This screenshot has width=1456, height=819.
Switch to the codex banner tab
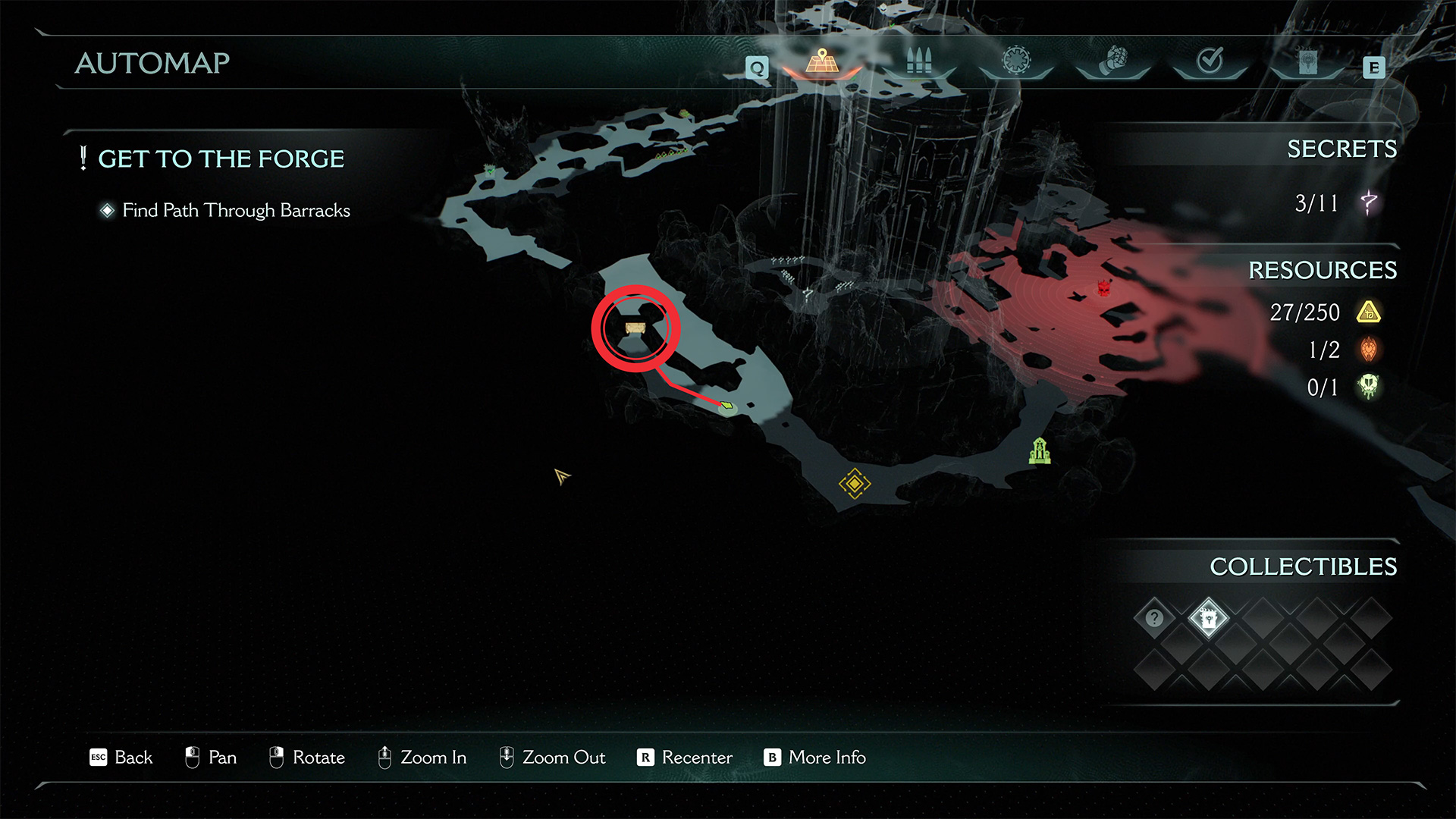pos(1307,62)
